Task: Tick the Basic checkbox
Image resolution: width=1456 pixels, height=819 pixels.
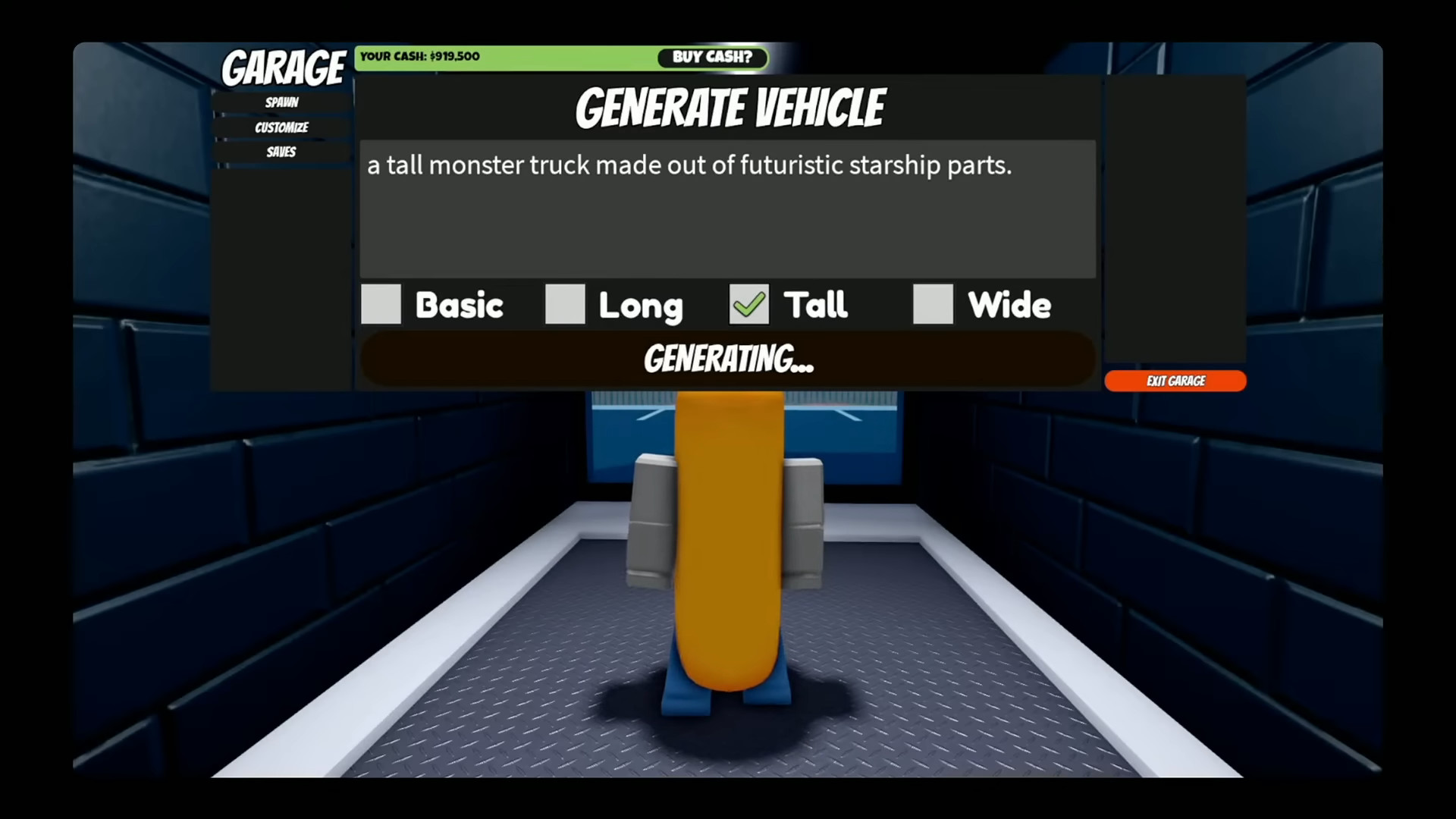Action: (381, 304)
